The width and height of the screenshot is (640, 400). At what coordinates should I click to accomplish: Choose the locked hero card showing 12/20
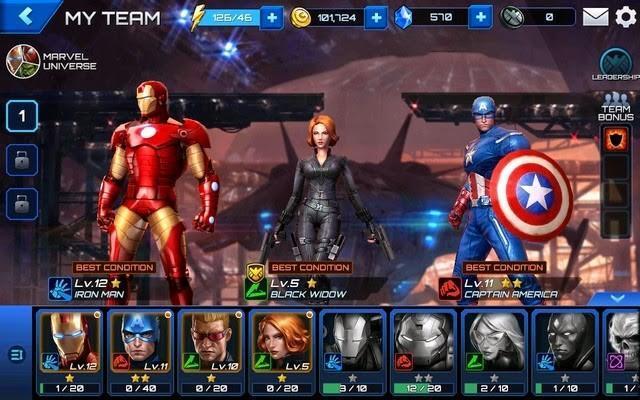tap(423, 350)
